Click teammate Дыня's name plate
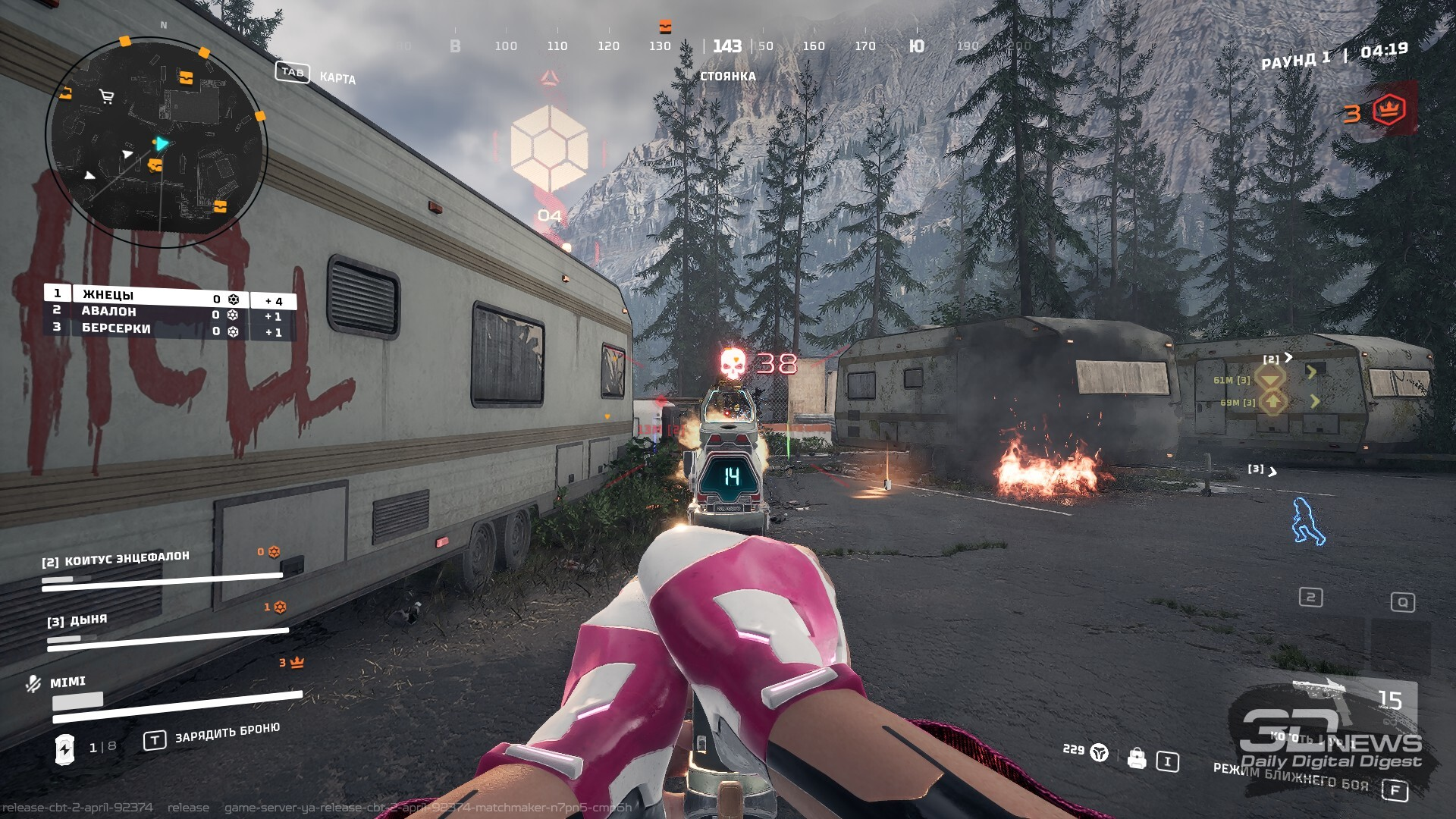1456x819 pixels. 77,620
